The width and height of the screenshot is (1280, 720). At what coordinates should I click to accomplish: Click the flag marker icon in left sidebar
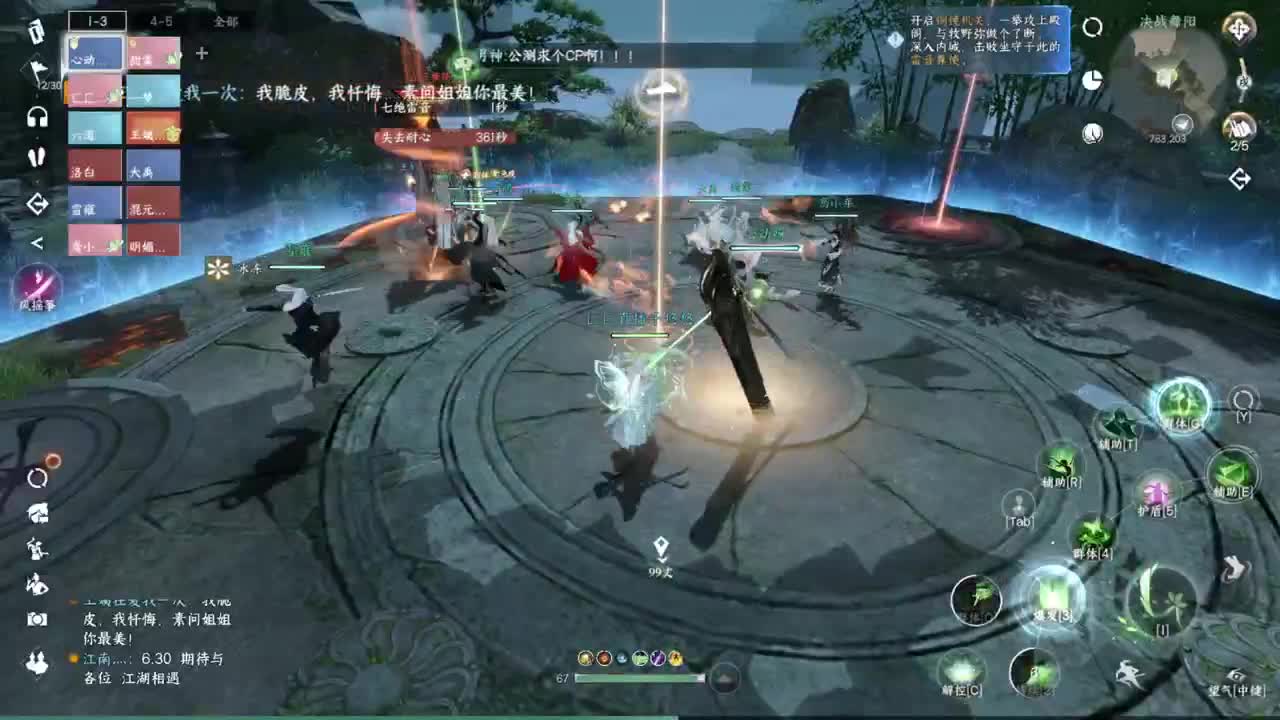pos(36,68)
